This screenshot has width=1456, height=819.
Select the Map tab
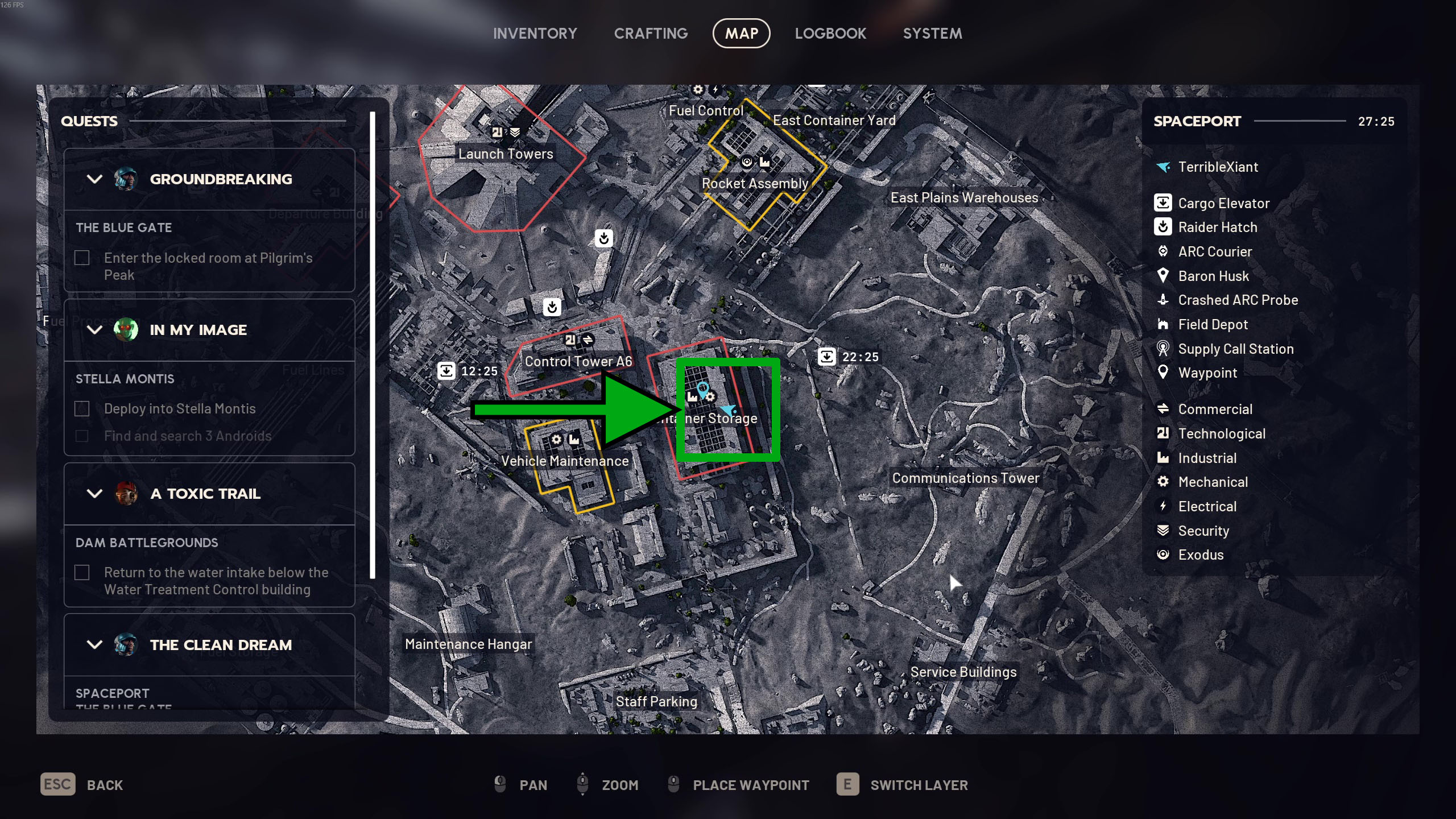(741, 34)
